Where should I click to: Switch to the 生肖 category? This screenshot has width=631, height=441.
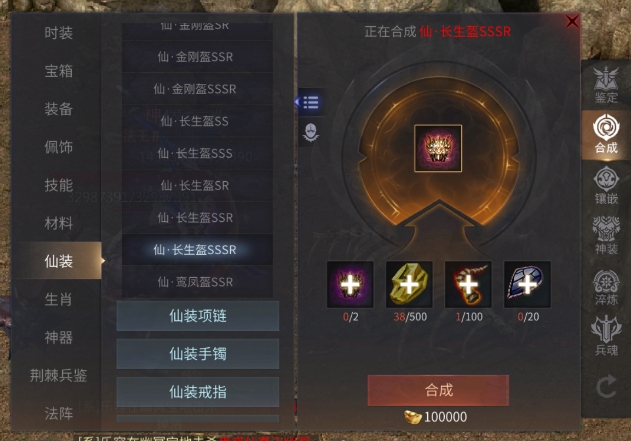(x=58, y=299)
